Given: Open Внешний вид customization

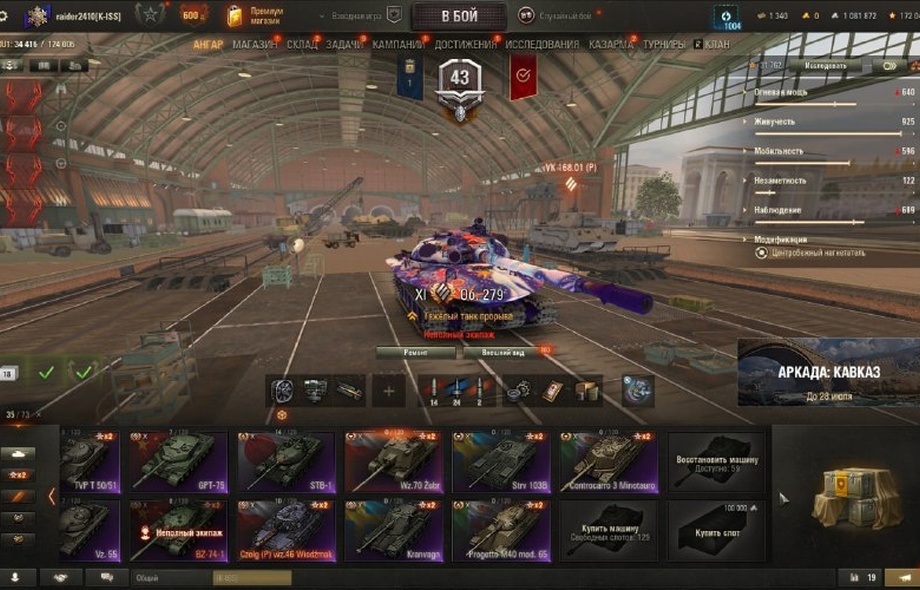Looking at the screenshot, I should coord(500,352).
